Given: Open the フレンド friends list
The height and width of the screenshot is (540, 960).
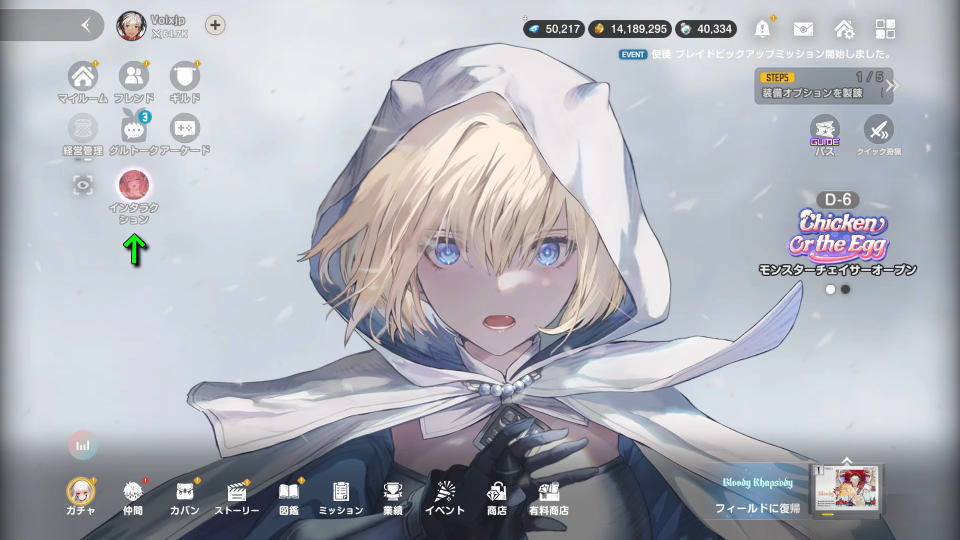Looking at the screenshot, I should pyautogui.click(x=133, y=76).
